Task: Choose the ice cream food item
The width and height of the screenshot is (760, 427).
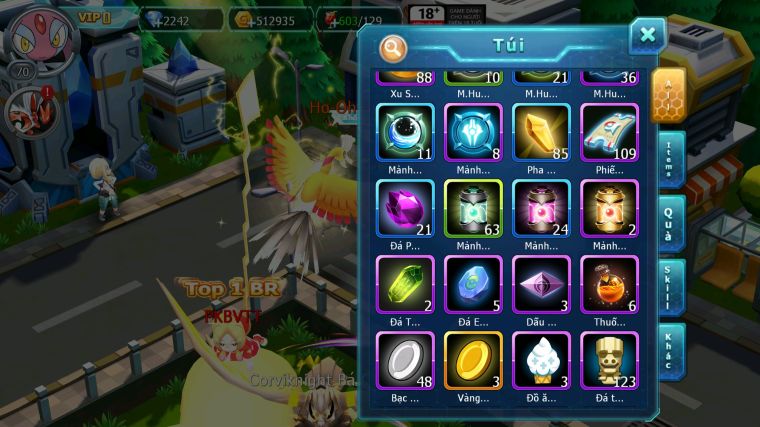Action: (541, 360)
